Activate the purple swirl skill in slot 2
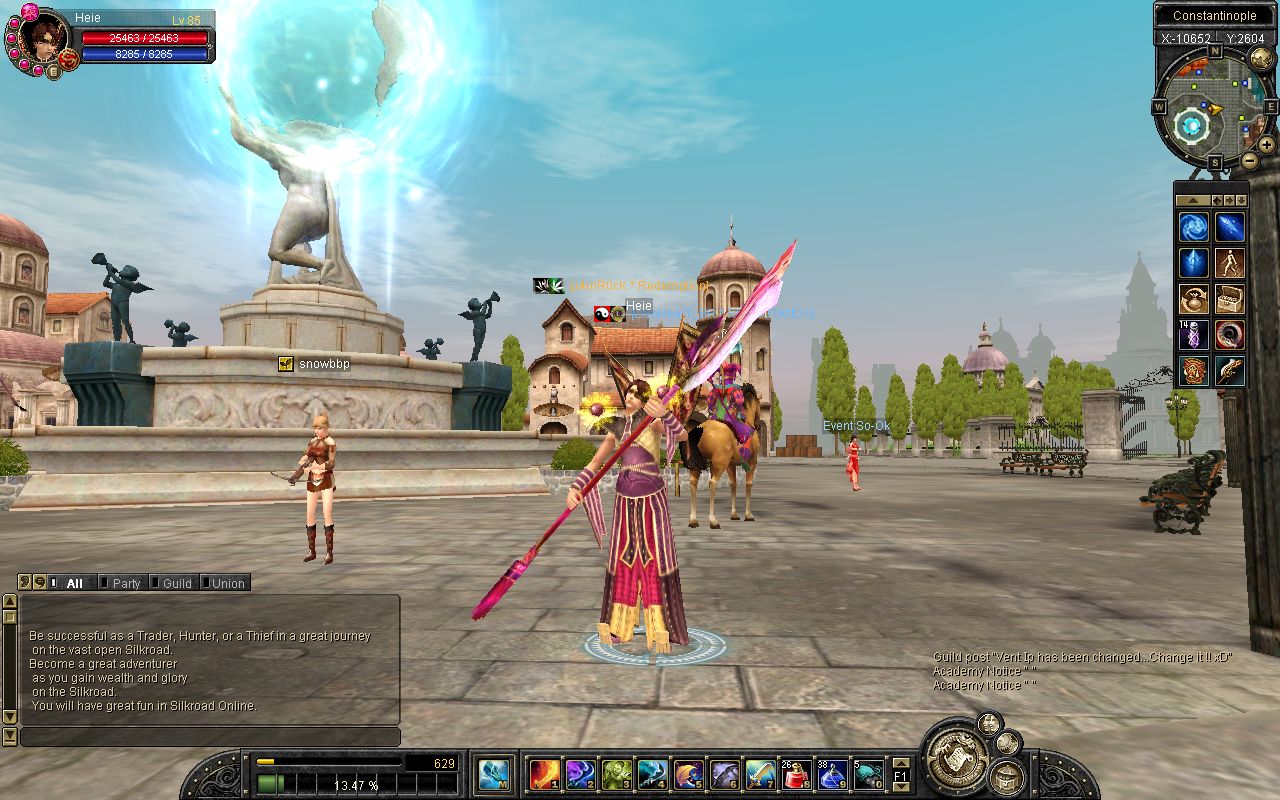This screenshot has height=800, width=1280. [x=580, y=774]
